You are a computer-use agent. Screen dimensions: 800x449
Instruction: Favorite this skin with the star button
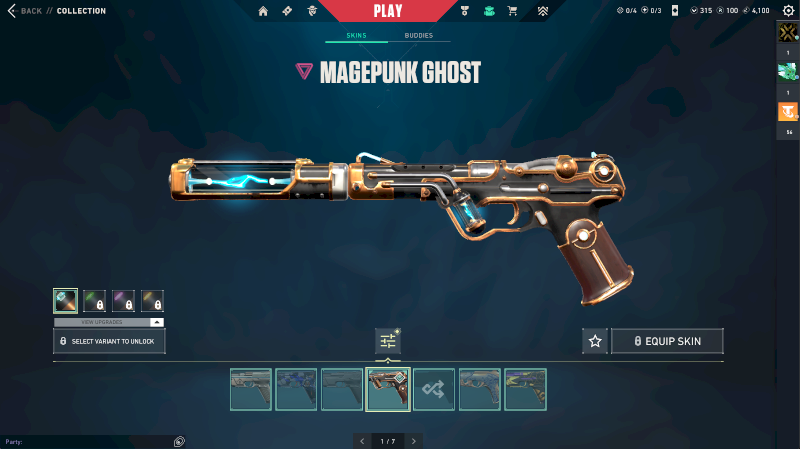[x=595, y=341]
